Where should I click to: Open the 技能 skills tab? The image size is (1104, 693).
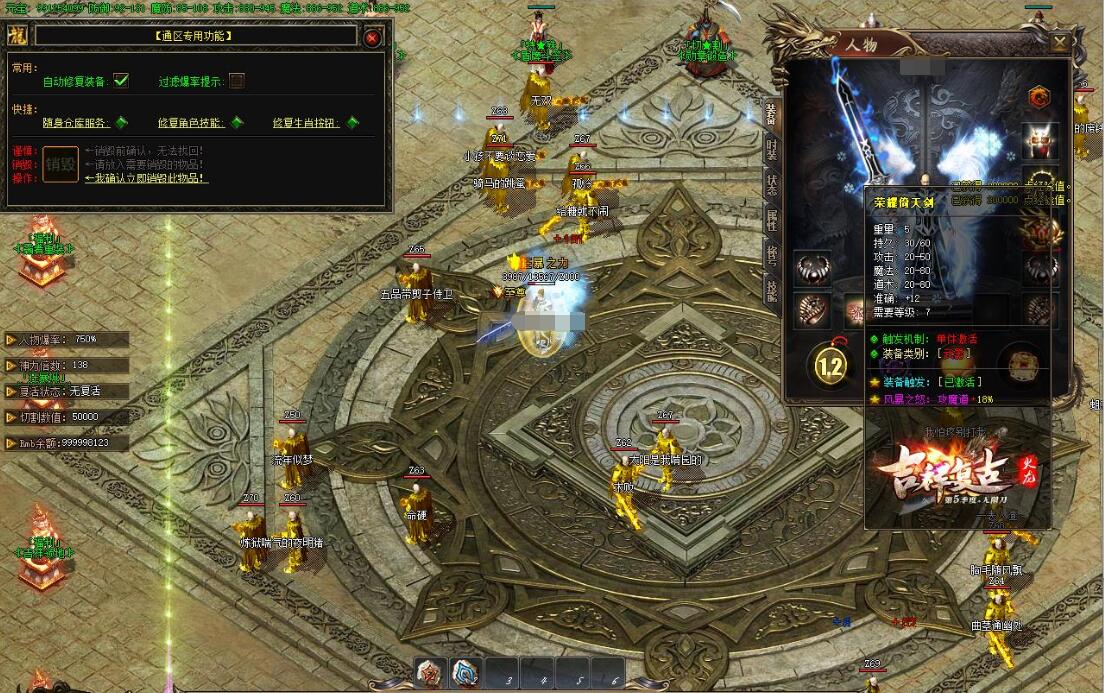771,290
